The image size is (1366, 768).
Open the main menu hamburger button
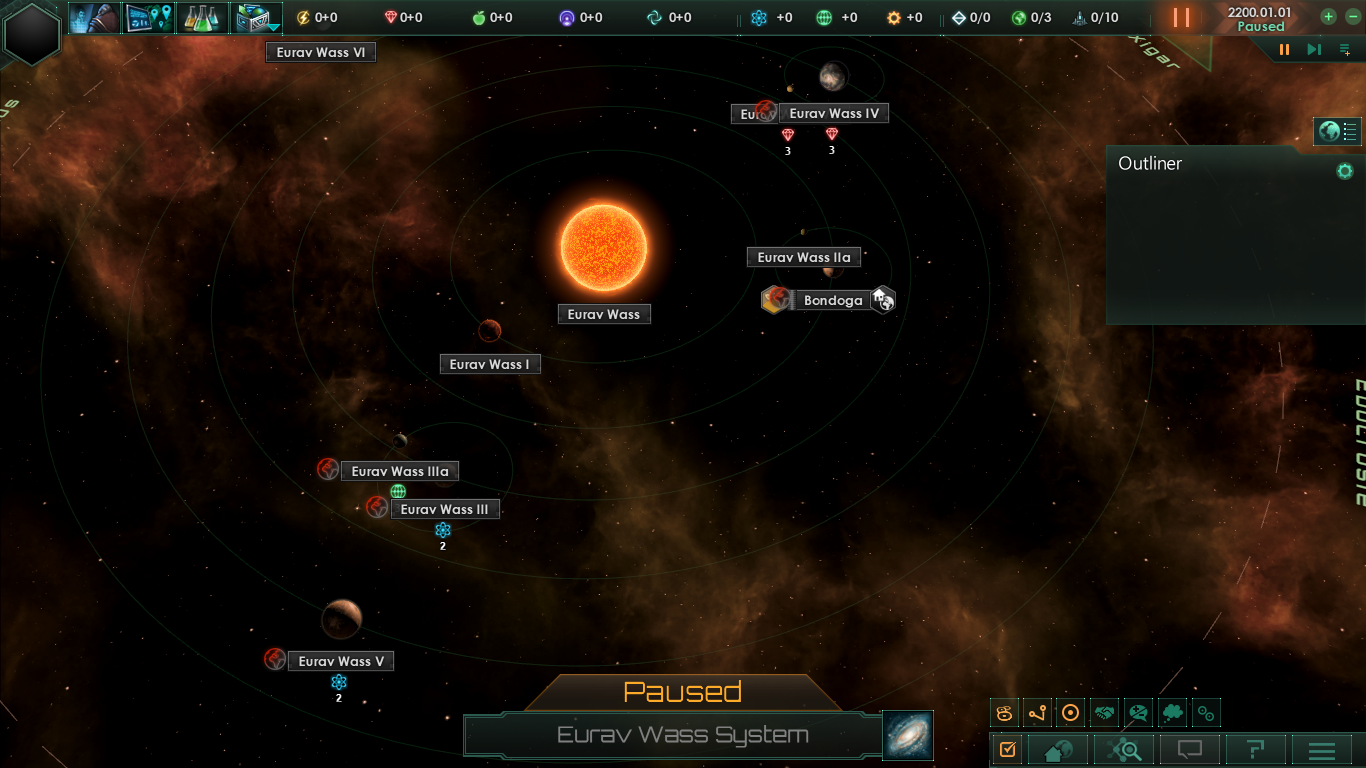tap(1322, 749)
